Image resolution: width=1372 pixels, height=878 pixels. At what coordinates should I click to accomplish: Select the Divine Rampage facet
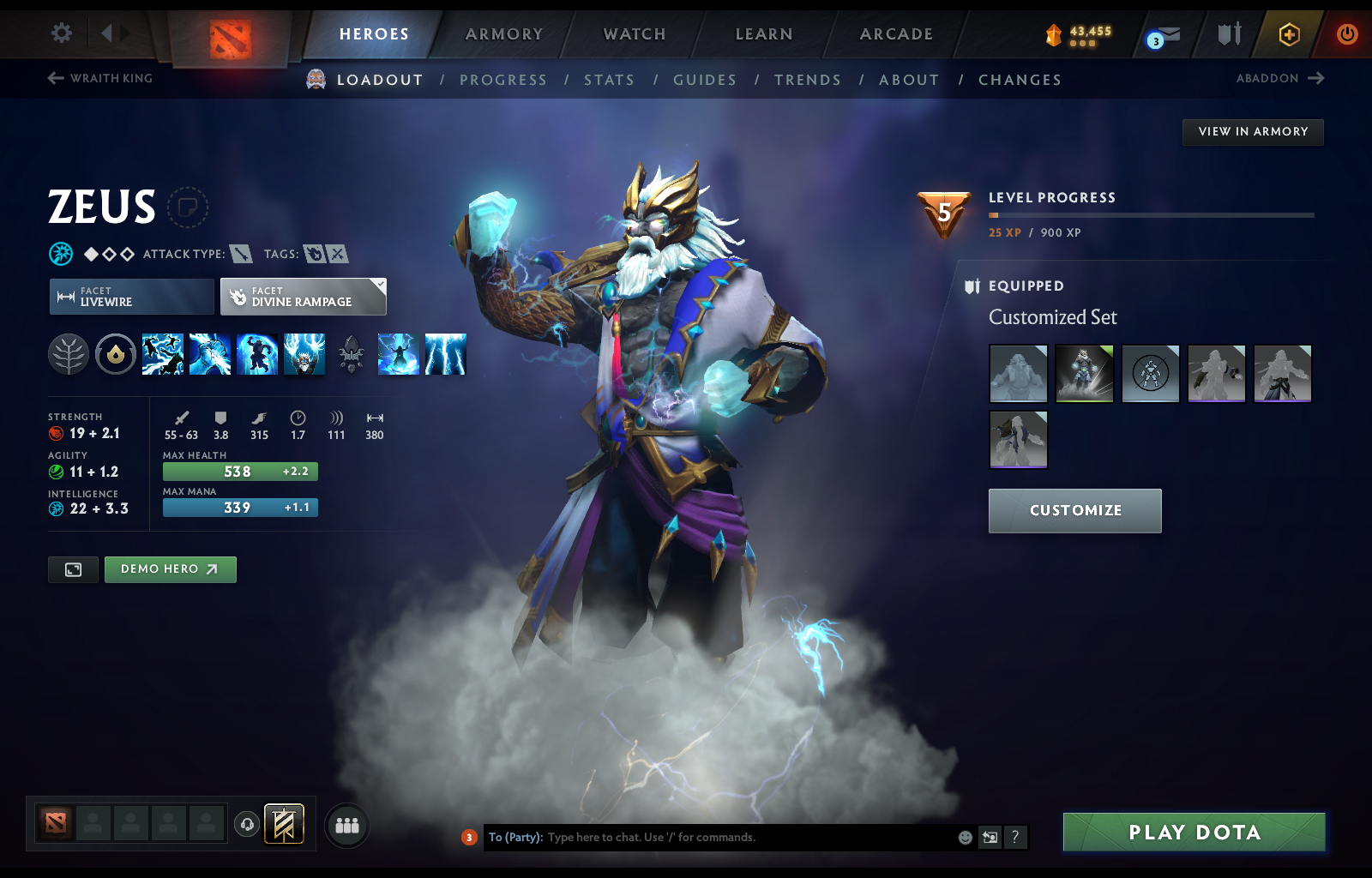click(302, 297)
